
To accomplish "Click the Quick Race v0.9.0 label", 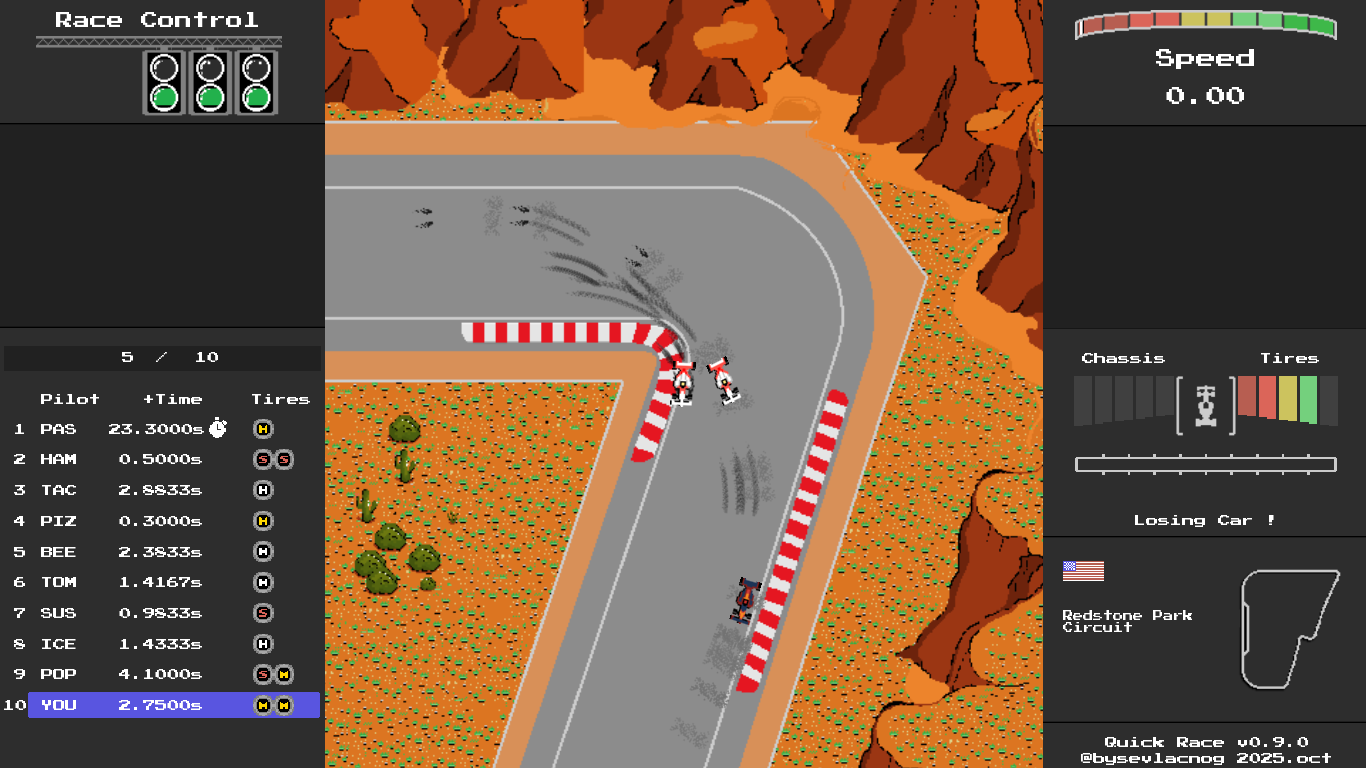I will point(1204,741).
